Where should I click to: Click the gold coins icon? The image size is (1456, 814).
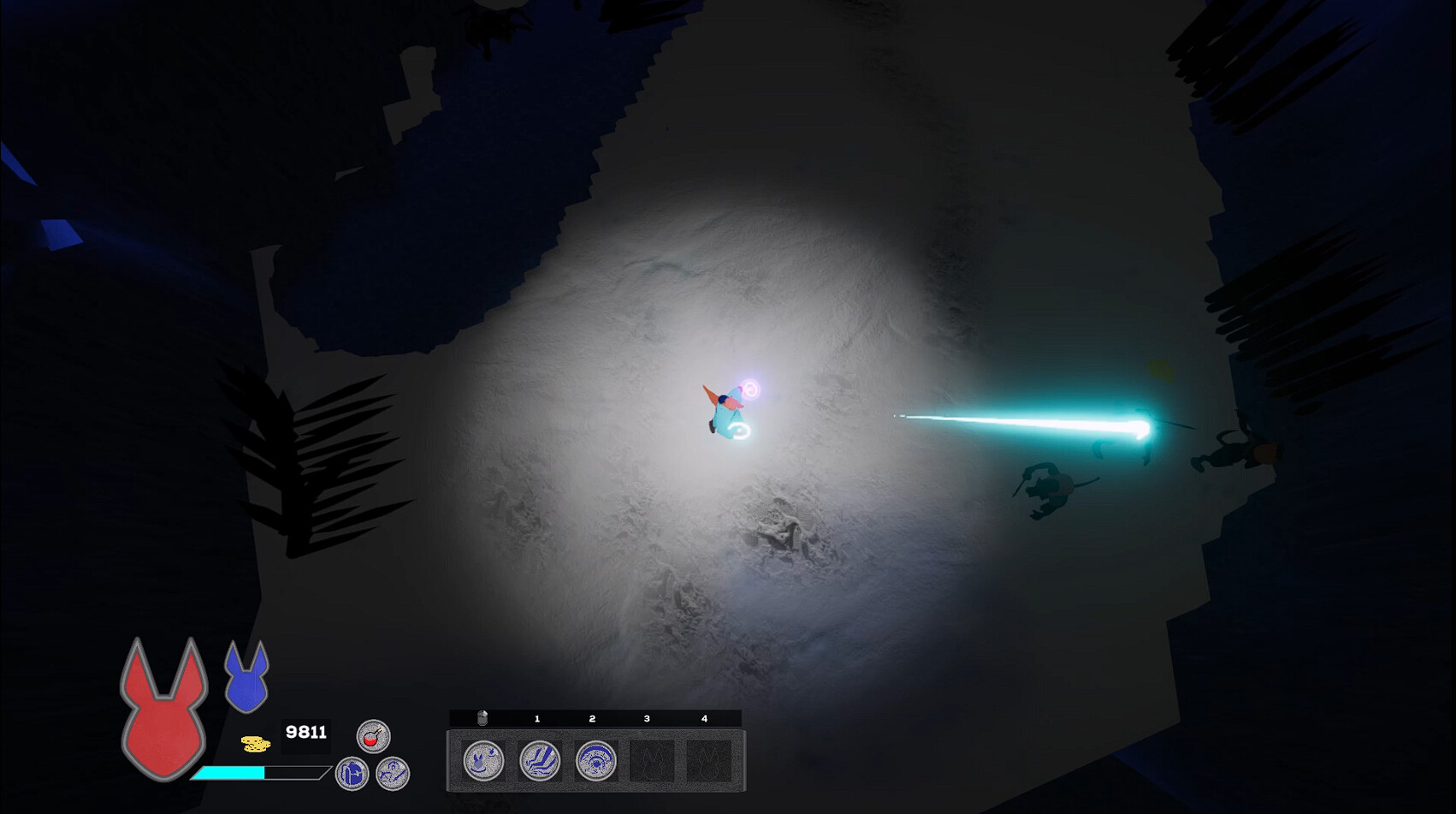coord(255,743)
